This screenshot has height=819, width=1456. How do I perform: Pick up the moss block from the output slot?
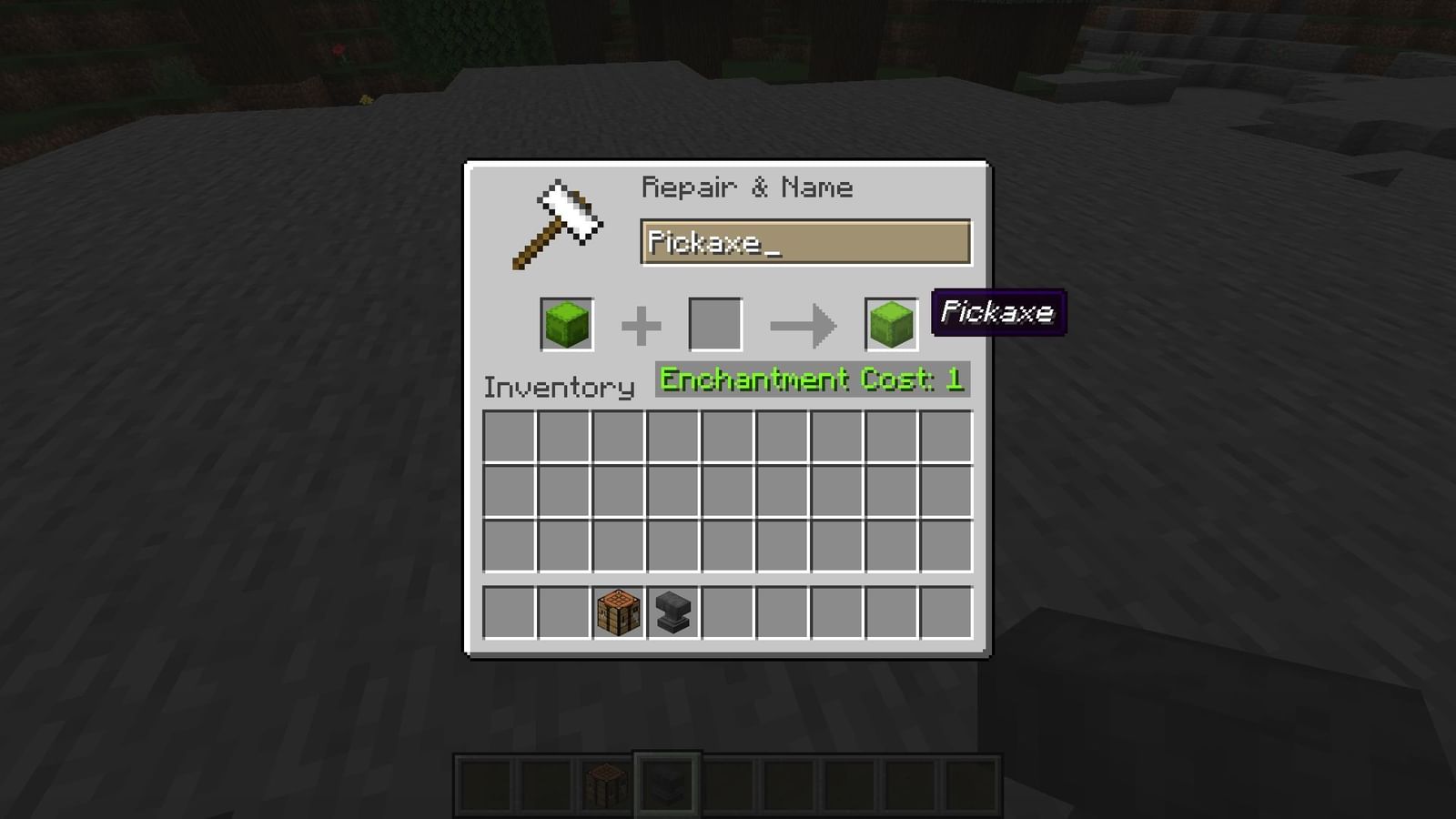click(x=892, y=323)
